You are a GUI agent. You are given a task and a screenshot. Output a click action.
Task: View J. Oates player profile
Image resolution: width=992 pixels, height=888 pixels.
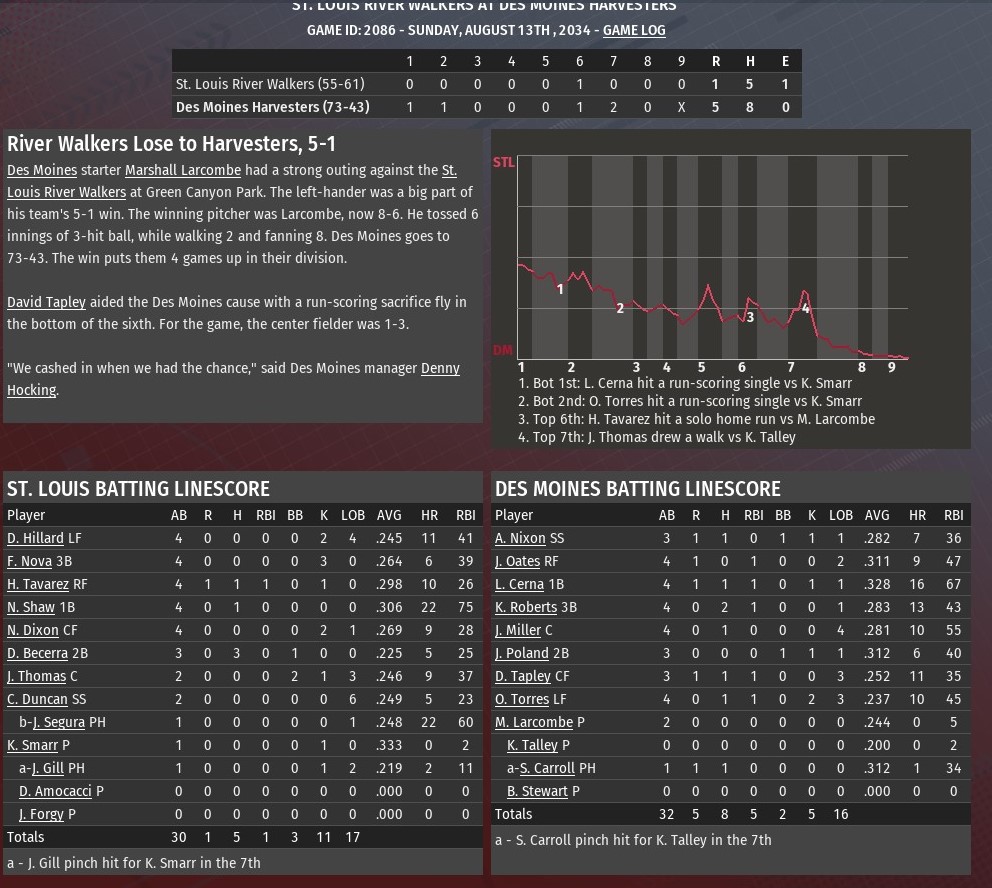[518, 561]
